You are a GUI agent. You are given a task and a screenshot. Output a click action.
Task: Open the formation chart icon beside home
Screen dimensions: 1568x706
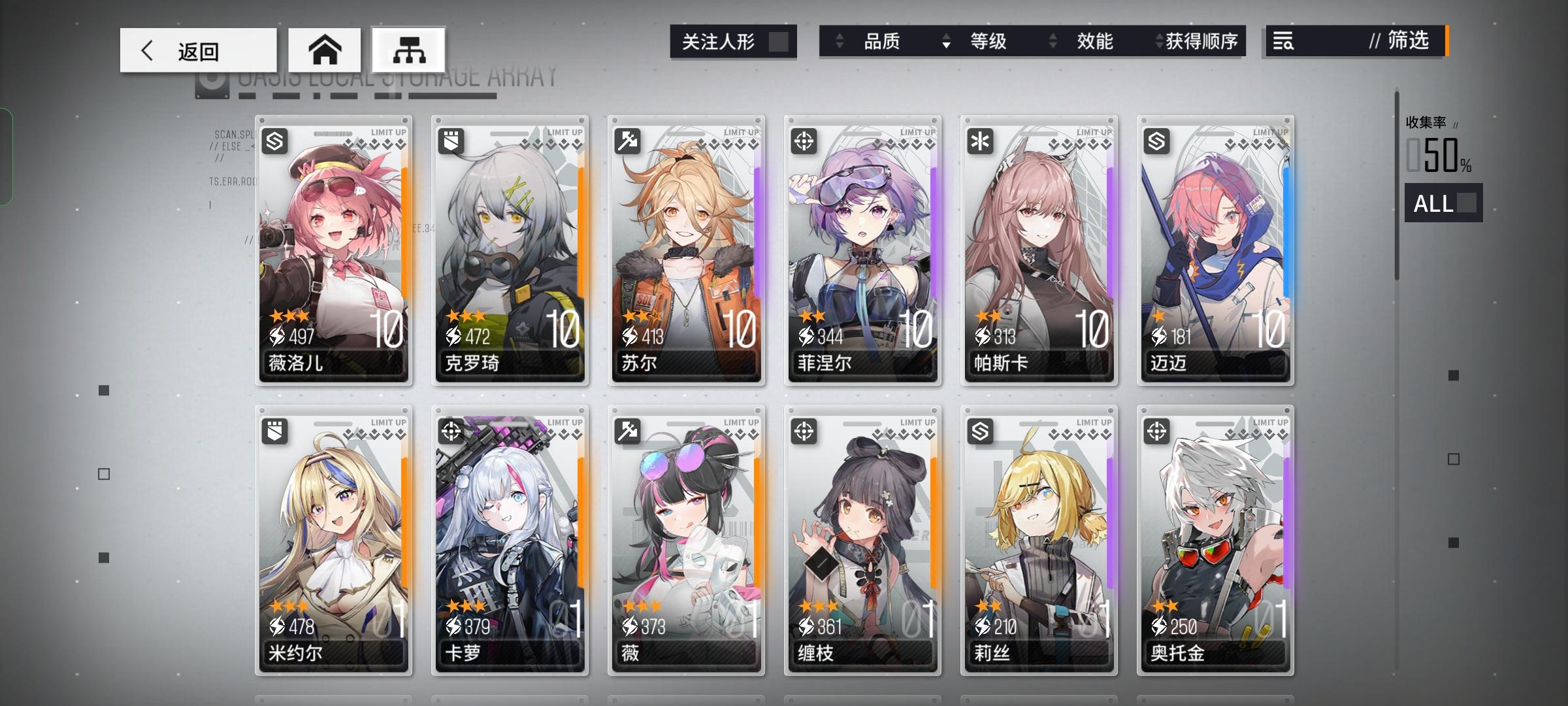[409, 50]
